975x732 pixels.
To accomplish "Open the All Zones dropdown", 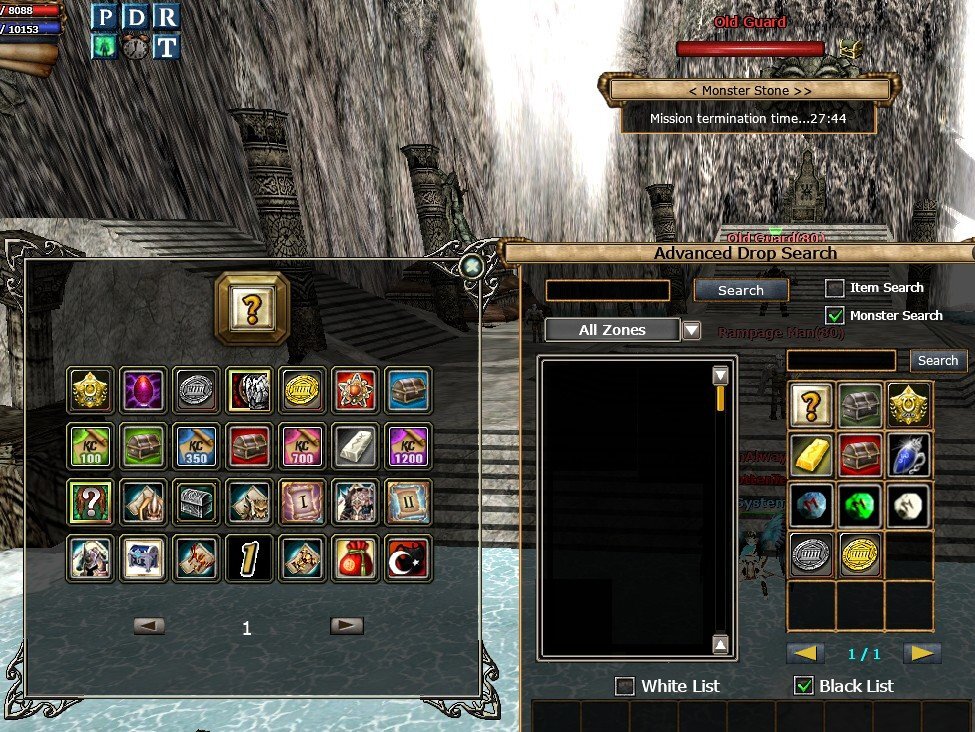I will 691,331.
